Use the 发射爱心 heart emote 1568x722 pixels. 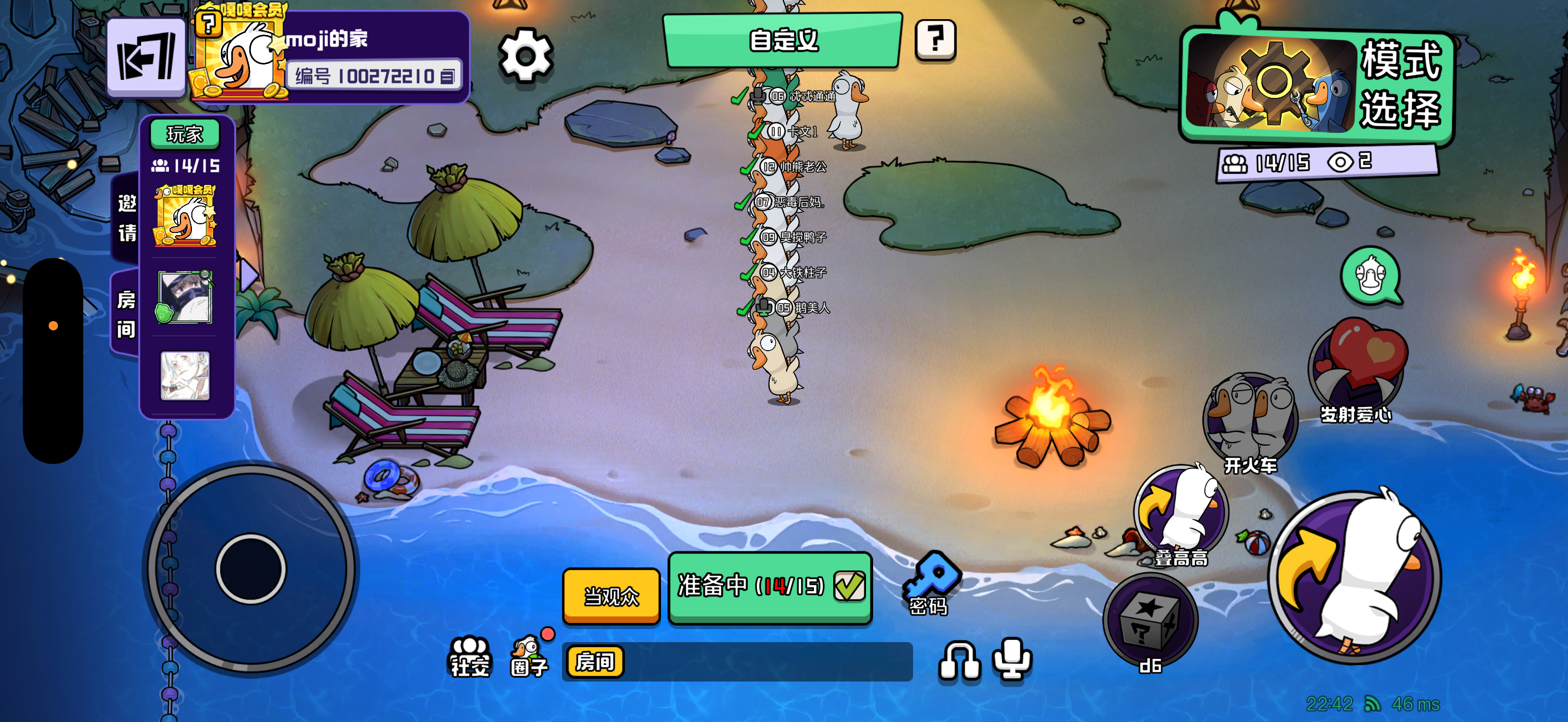click(1358, 366)
